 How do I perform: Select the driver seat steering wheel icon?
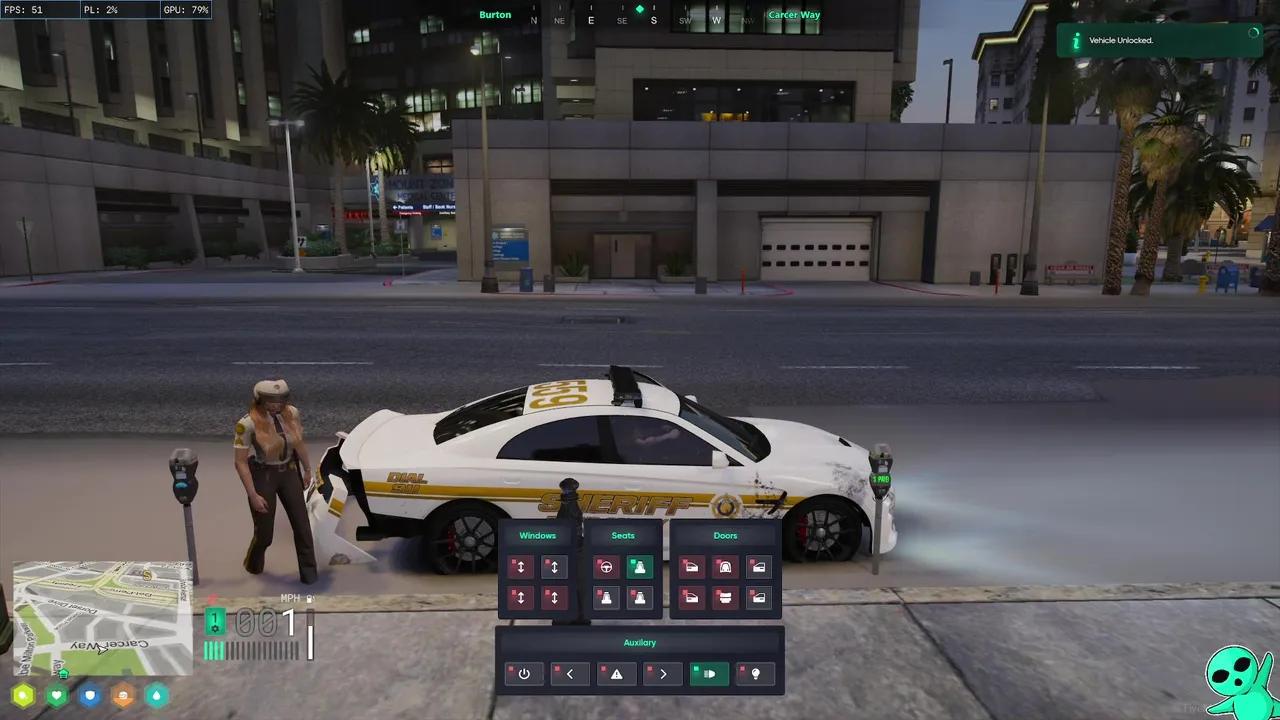coord(605,568)
